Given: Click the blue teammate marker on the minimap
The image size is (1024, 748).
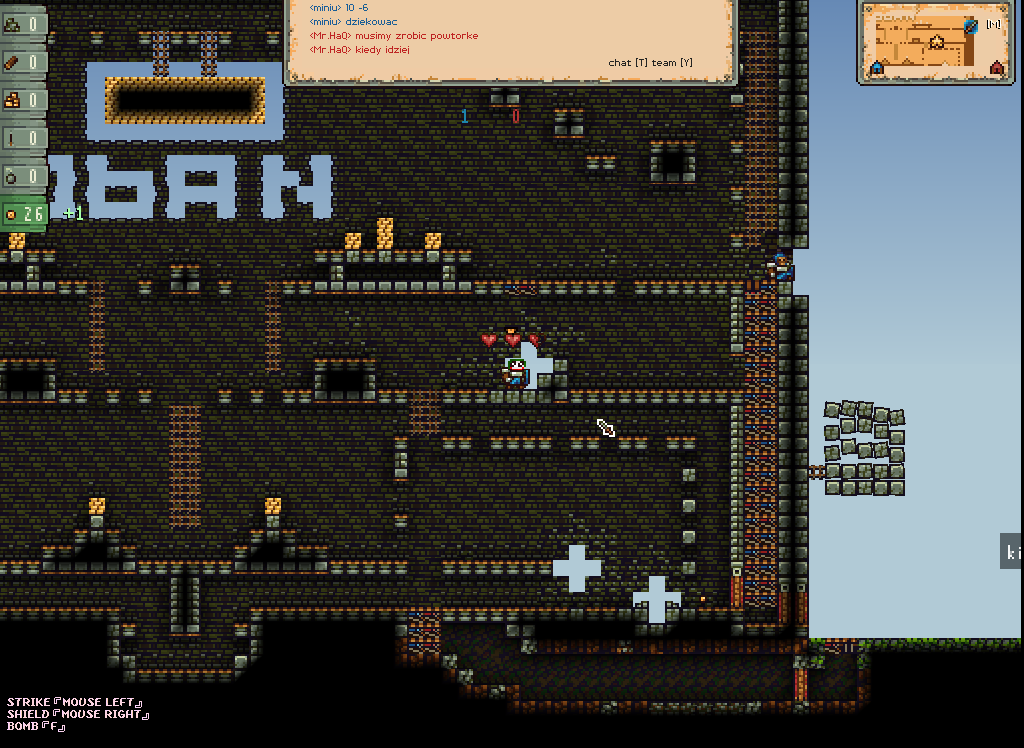Looking at the screenshot, I should pos(970,26).
